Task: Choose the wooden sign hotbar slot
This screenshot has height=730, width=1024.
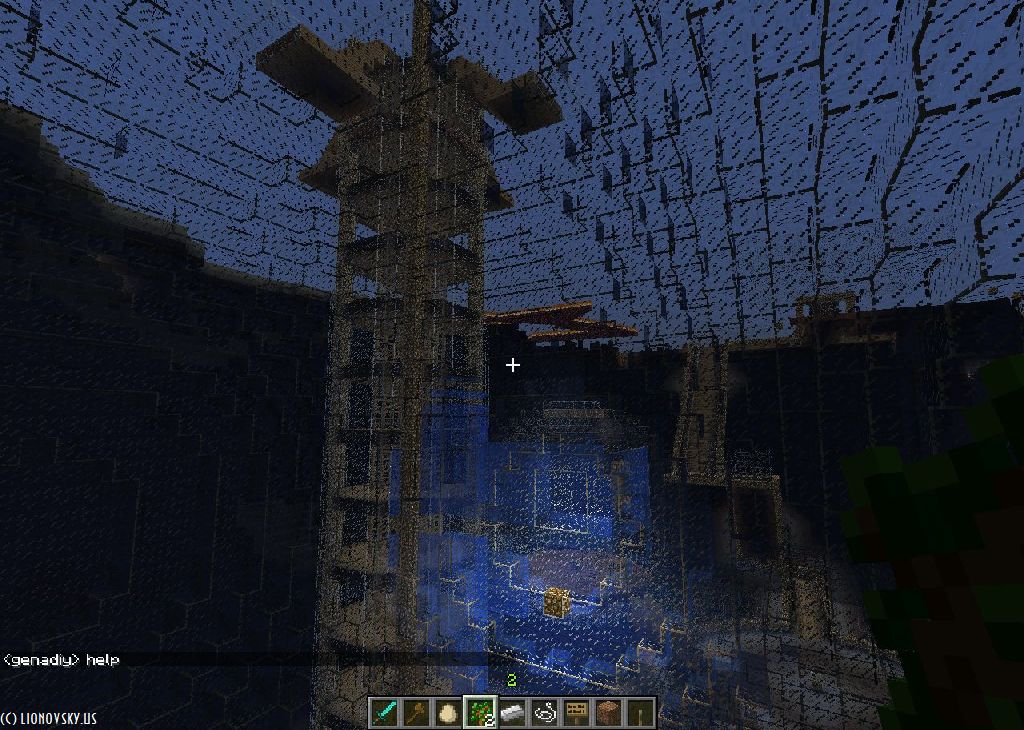Action: click(577, 712)
